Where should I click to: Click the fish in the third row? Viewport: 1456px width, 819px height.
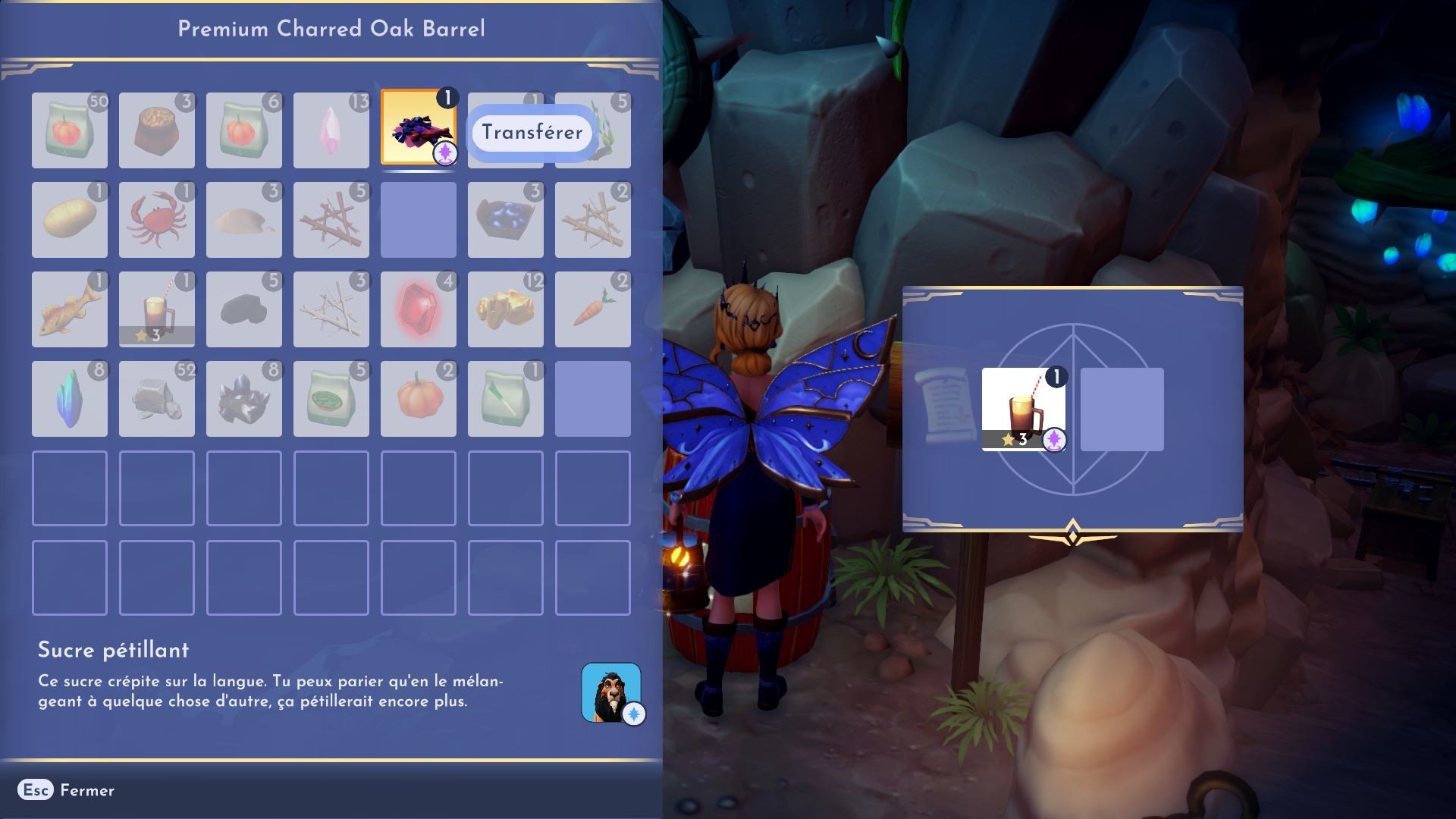click(x=69, y=309)
